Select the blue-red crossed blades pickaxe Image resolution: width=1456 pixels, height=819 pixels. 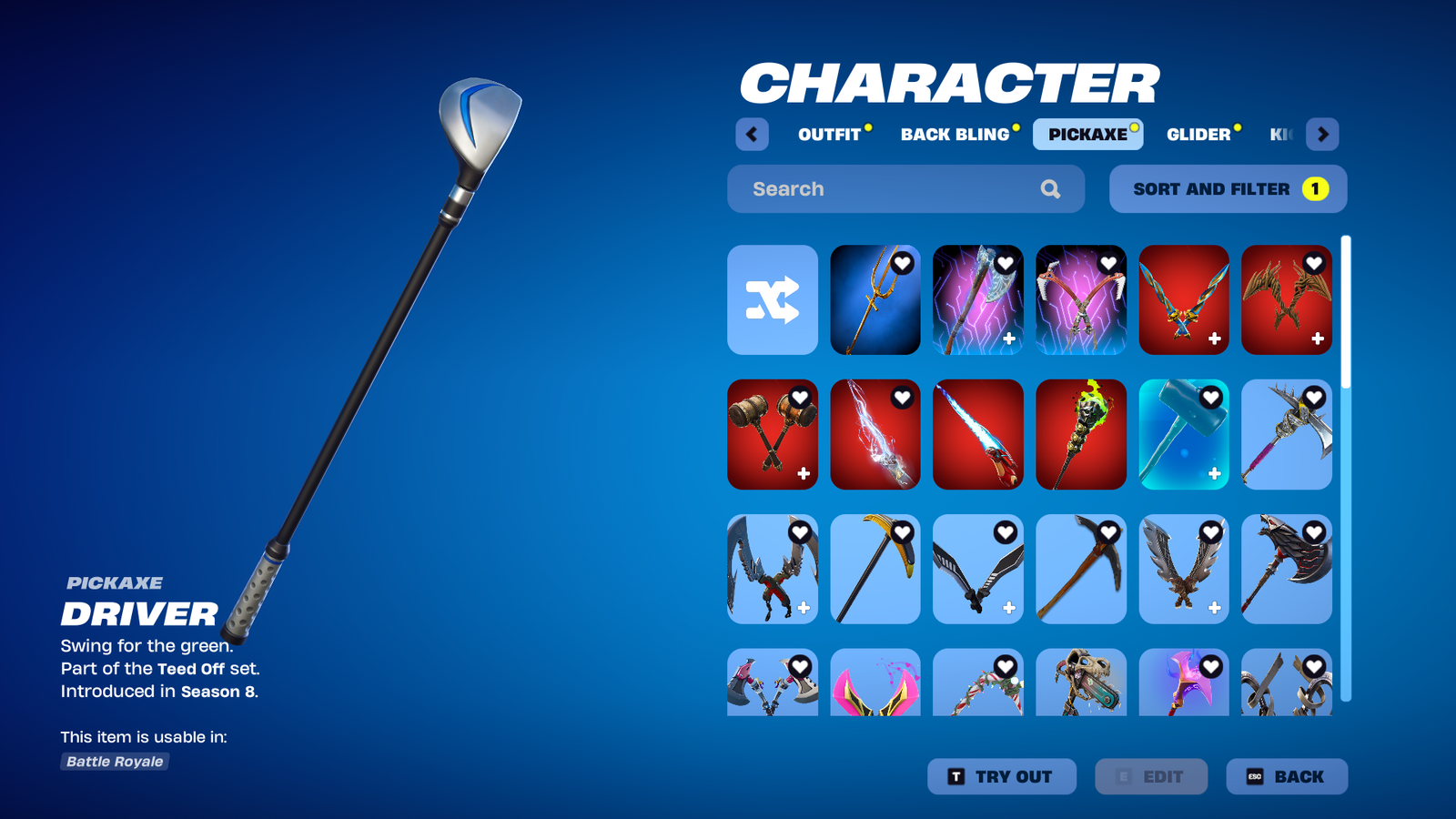[1183, 299]
